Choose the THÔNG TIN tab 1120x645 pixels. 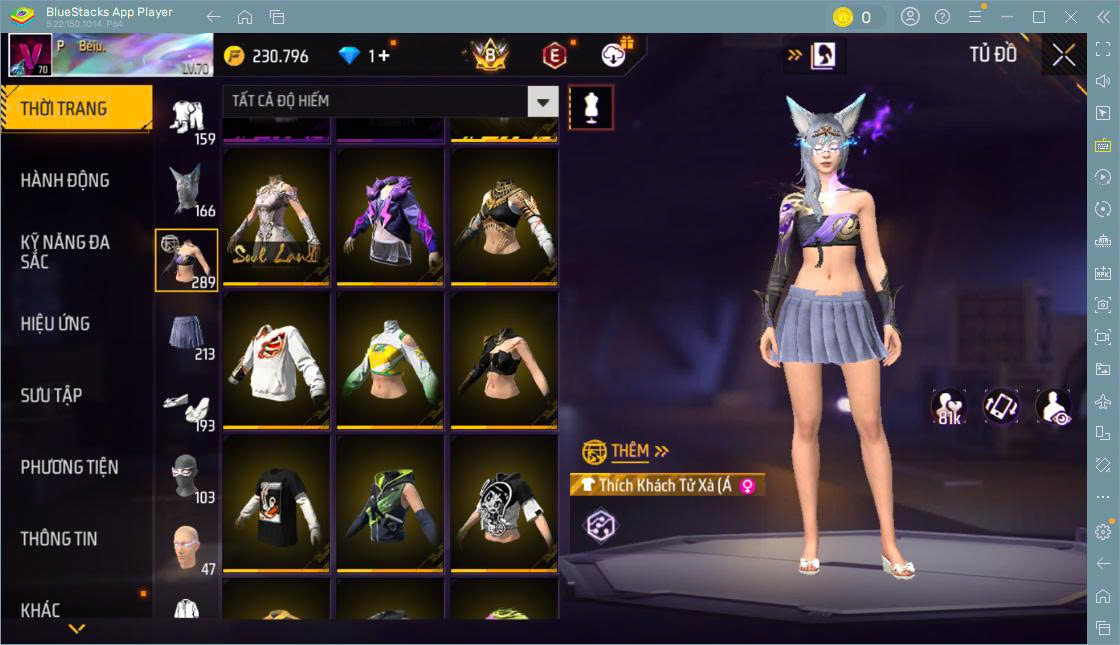[x=59, y=539]
